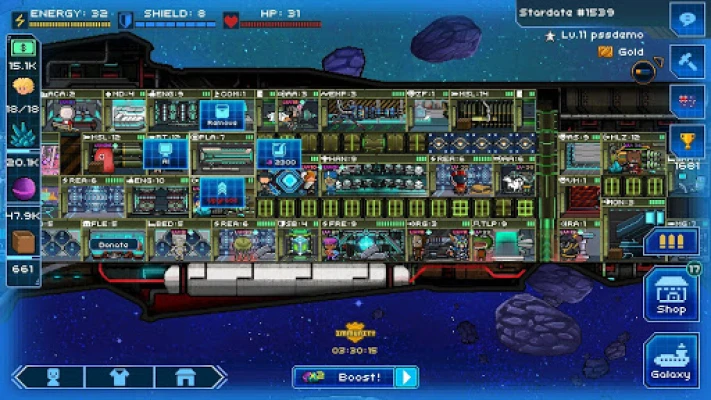
Task: Open the hammer build menu
Action: point(688,59)
